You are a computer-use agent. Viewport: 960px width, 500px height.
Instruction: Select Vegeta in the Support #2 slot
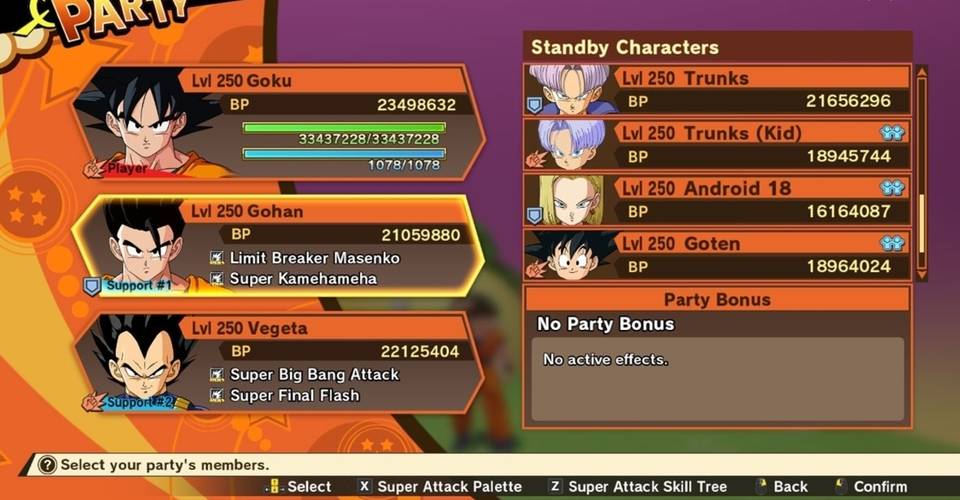click(x=280, y=362)
